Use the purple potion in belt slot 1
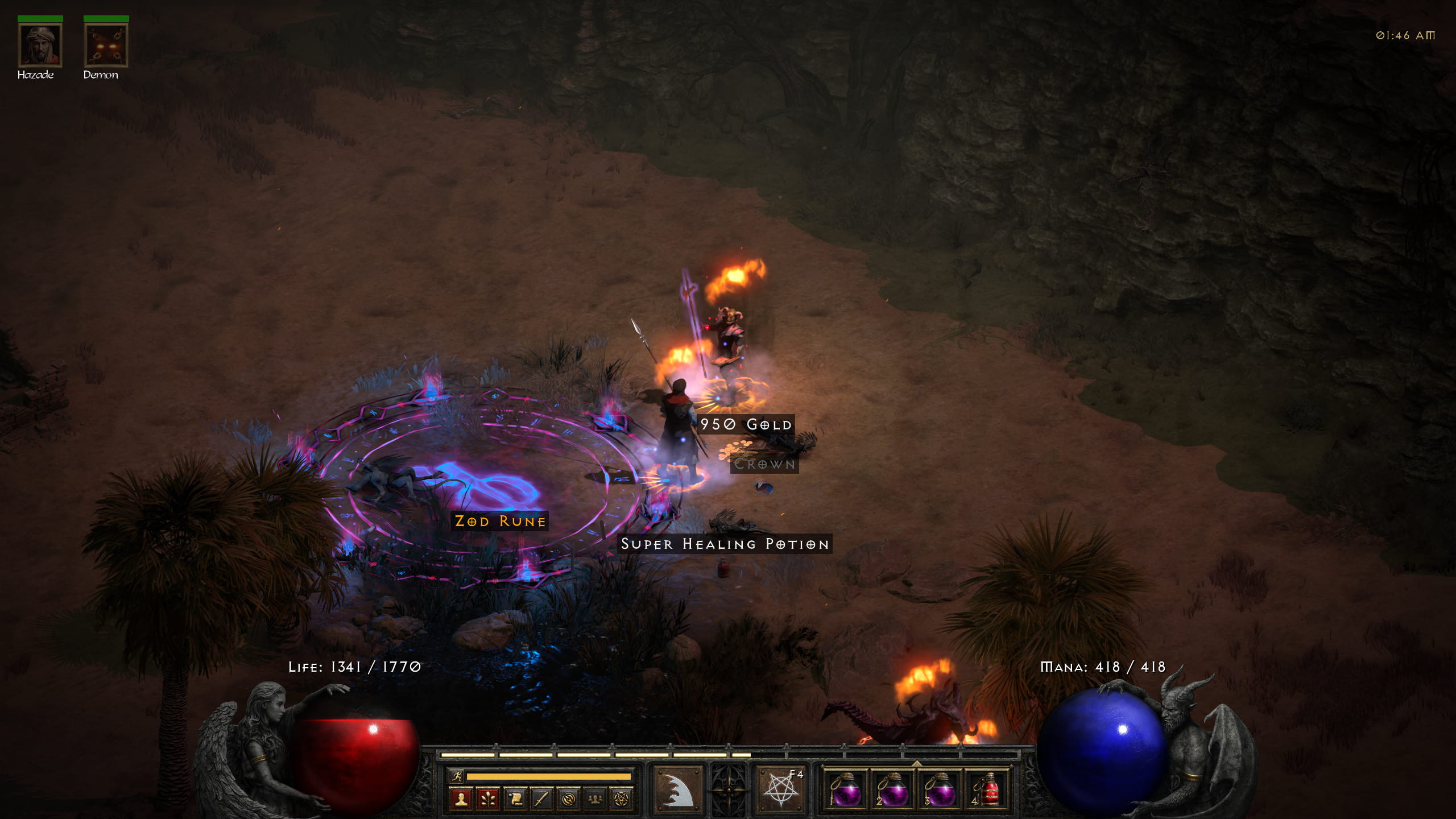The image size is (1456, 819). [x=846, y=790]
